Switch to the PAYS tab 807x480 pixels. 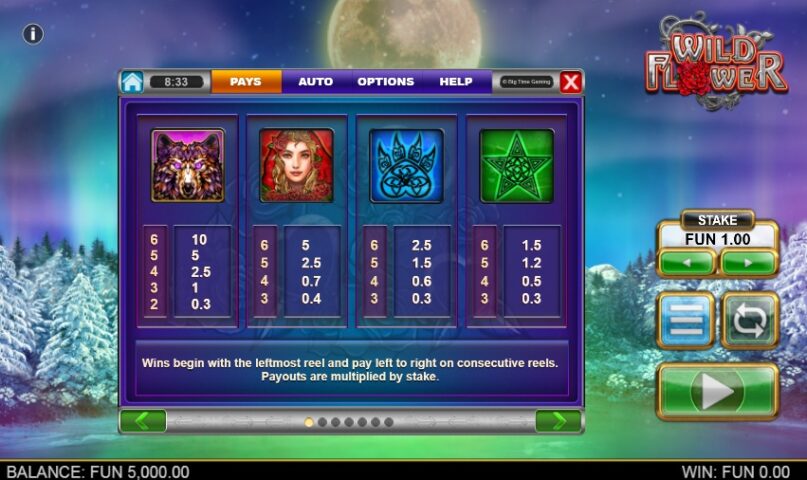pos(245,82)
